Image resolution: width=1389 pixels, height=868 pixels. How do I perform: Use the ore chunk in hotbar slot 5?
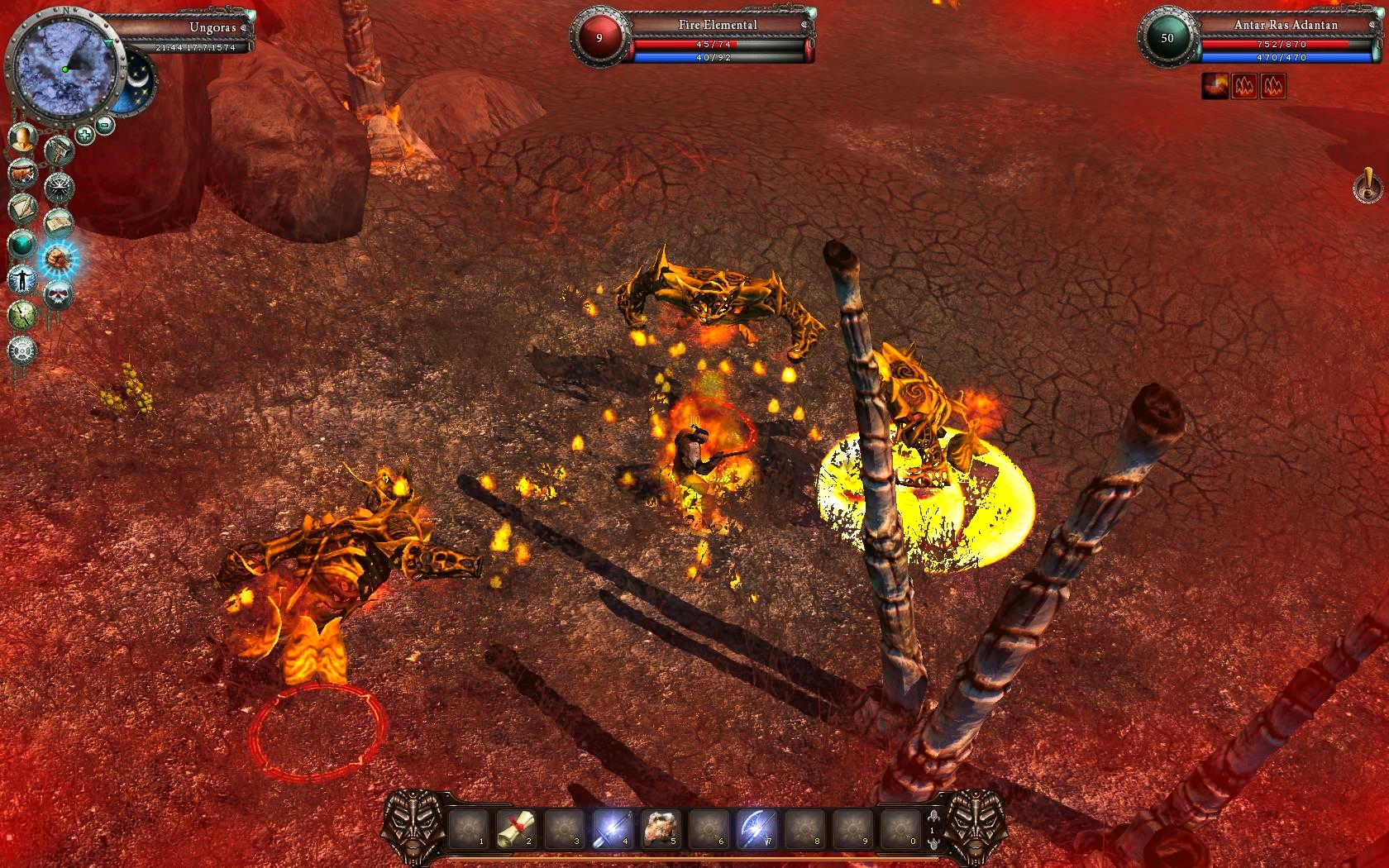click(x=661, y=828)
